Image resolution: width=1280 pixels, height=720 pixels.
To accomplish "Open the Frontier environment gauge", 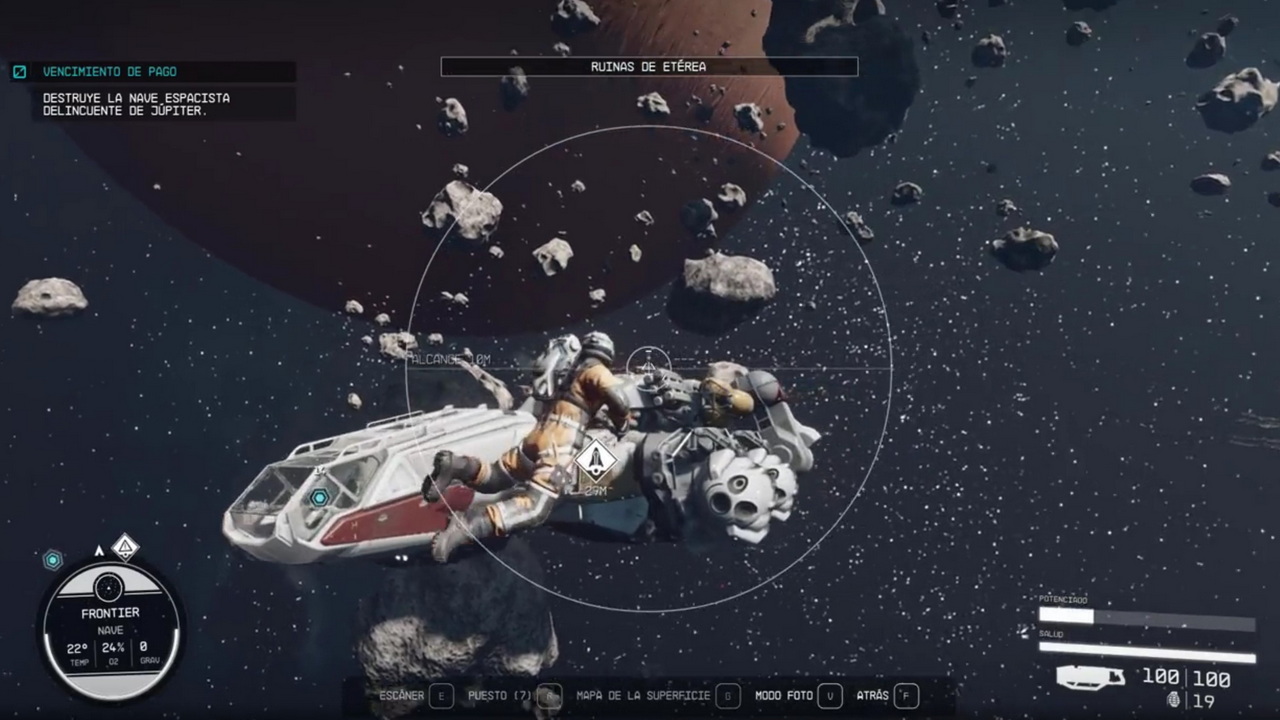I will click(x=110, y=630).
